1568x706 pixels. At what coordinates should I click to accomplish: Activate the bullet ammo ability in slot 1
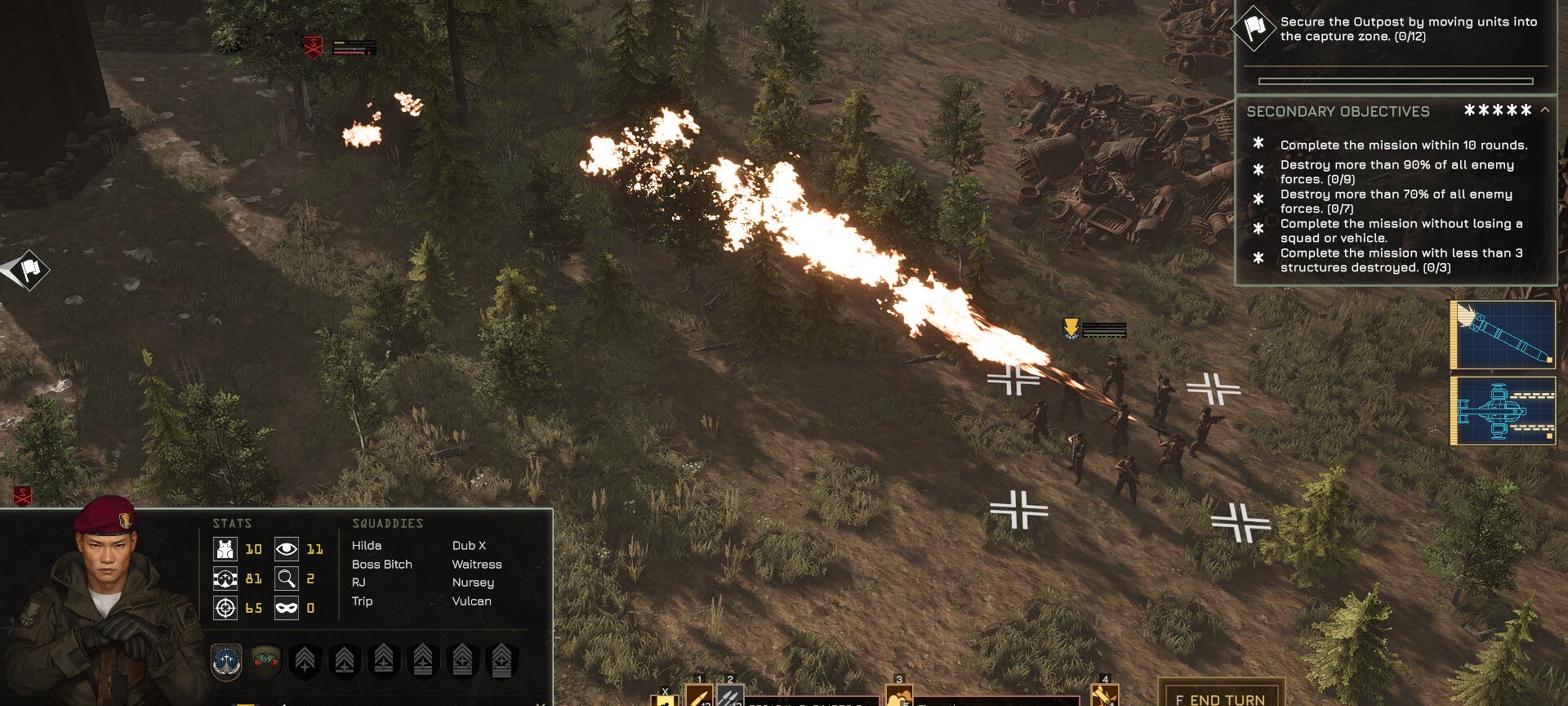698,696
